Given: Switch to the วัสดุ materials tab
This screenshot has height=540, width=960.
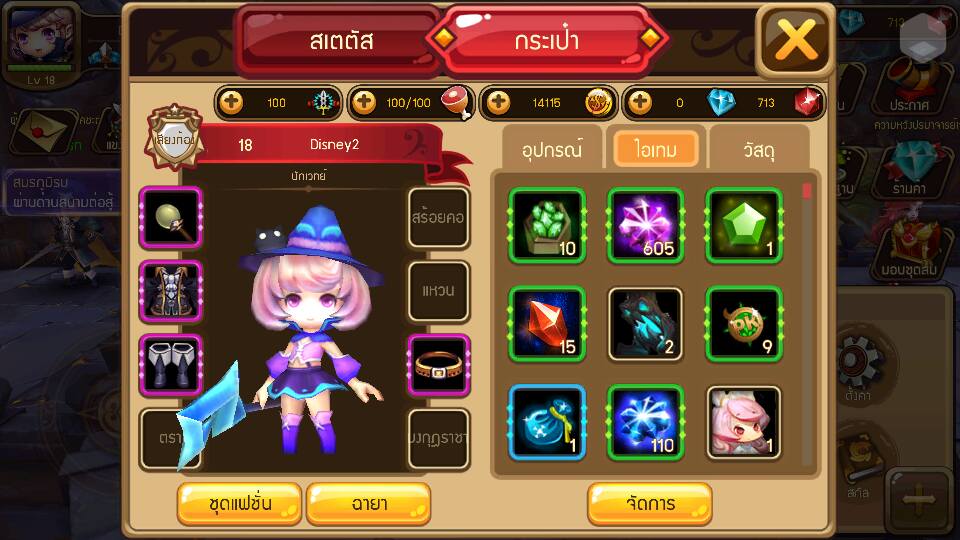Looking at the screenshot, I should [759, 149].
